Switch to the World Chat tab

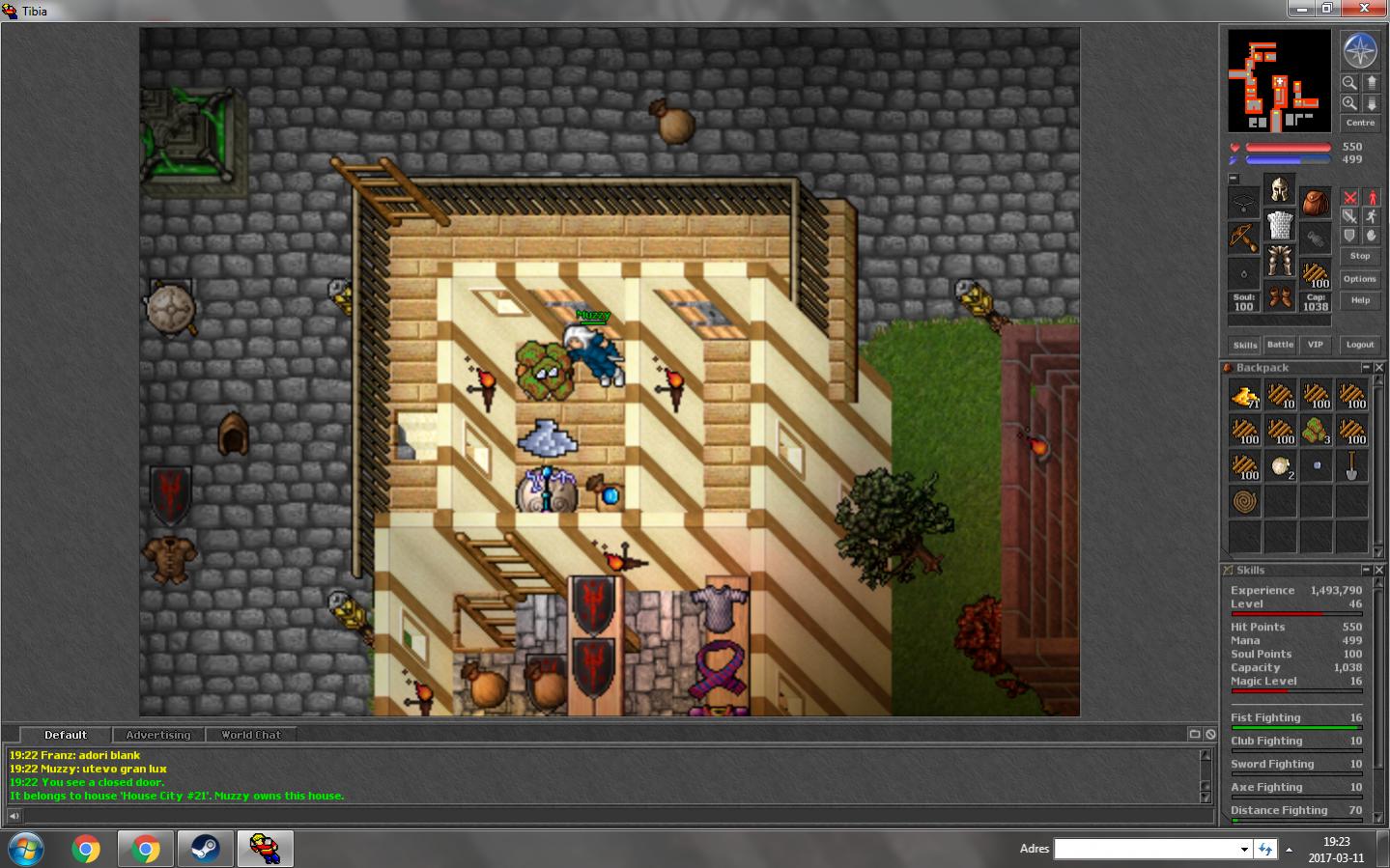click(x=250, y=735)
